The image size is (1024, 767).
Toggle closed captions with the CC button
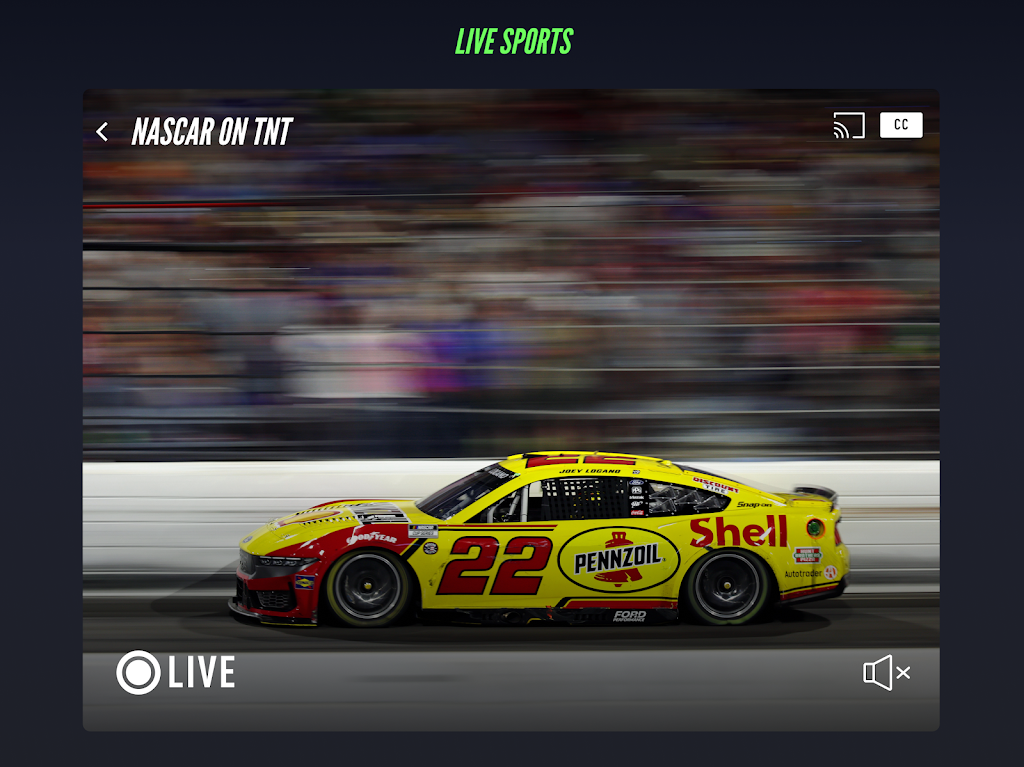(x=901, y=125)
